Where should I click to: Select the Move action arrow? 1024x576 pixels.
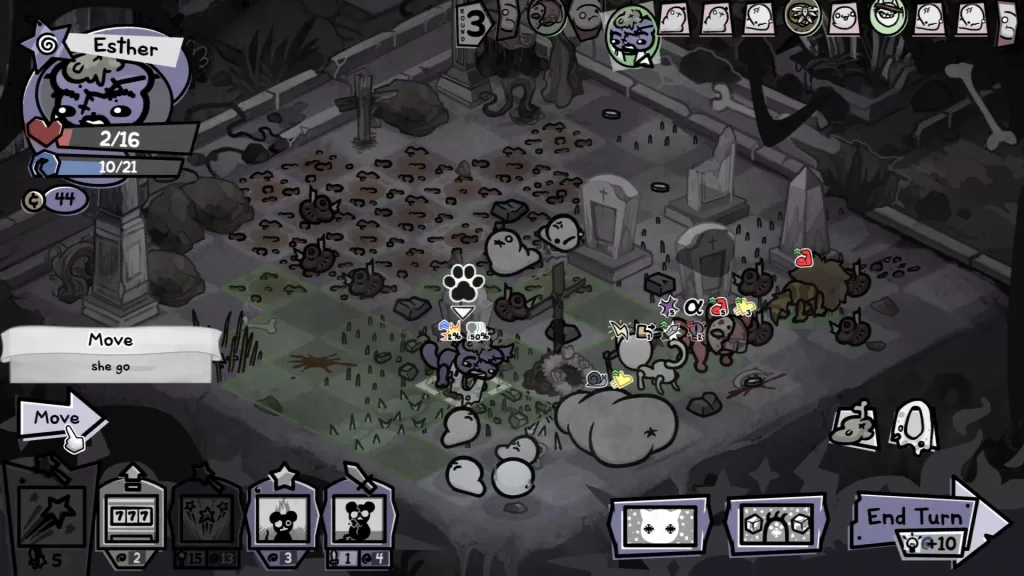60,418
